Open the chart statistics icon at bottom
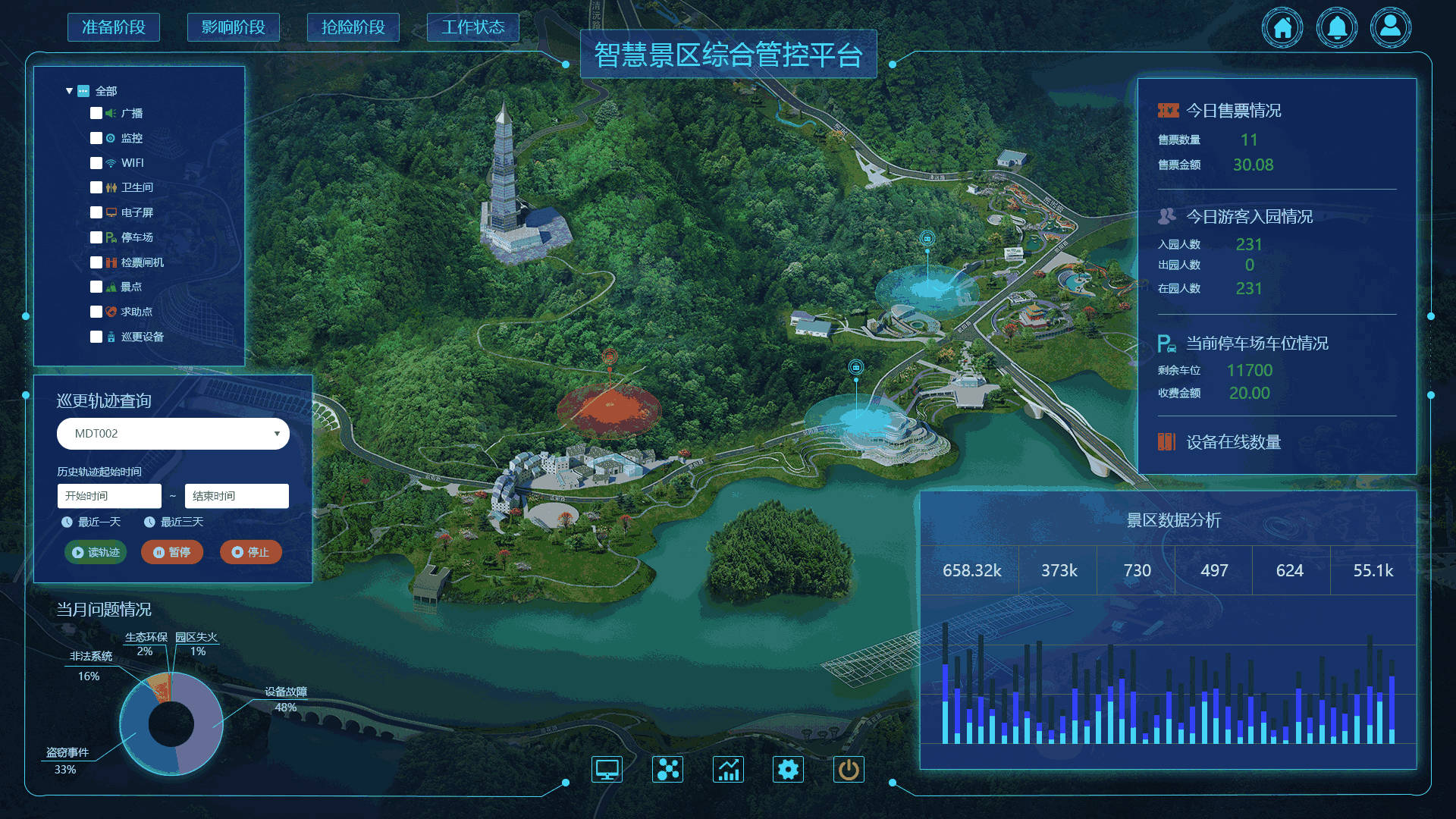Screen dimensions: 1456x819 click(728, 768)
